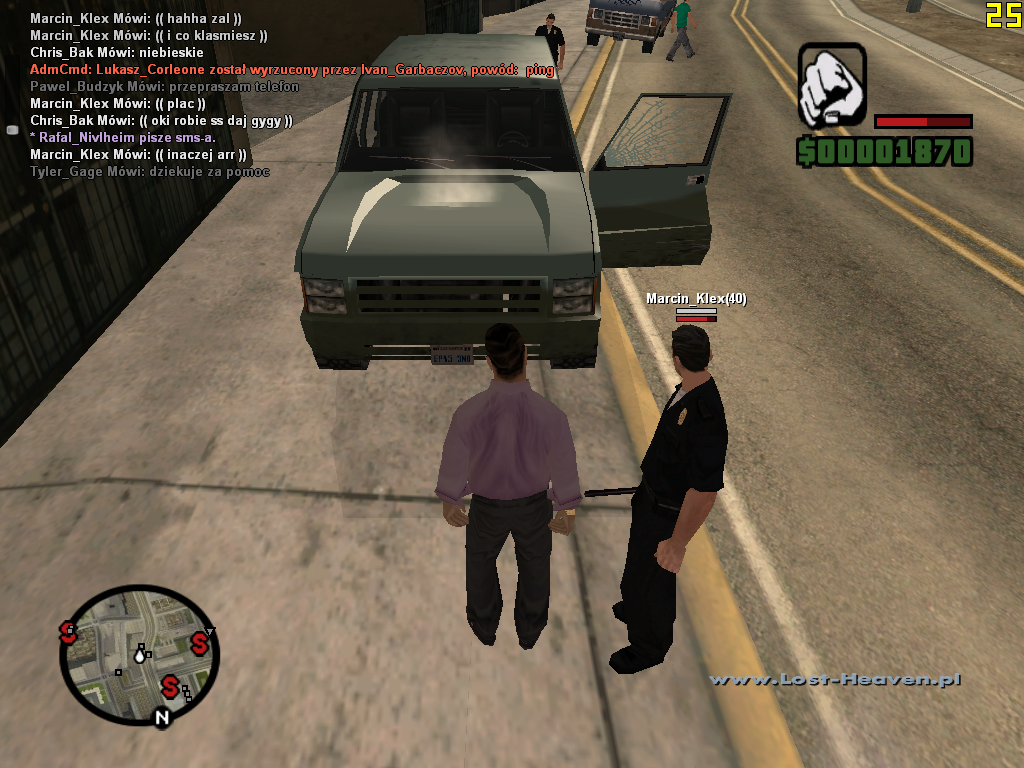Open the www.Lost-Heaven.pl watermark link
The image size is (1024, 768).
click(x=835, y=680)
